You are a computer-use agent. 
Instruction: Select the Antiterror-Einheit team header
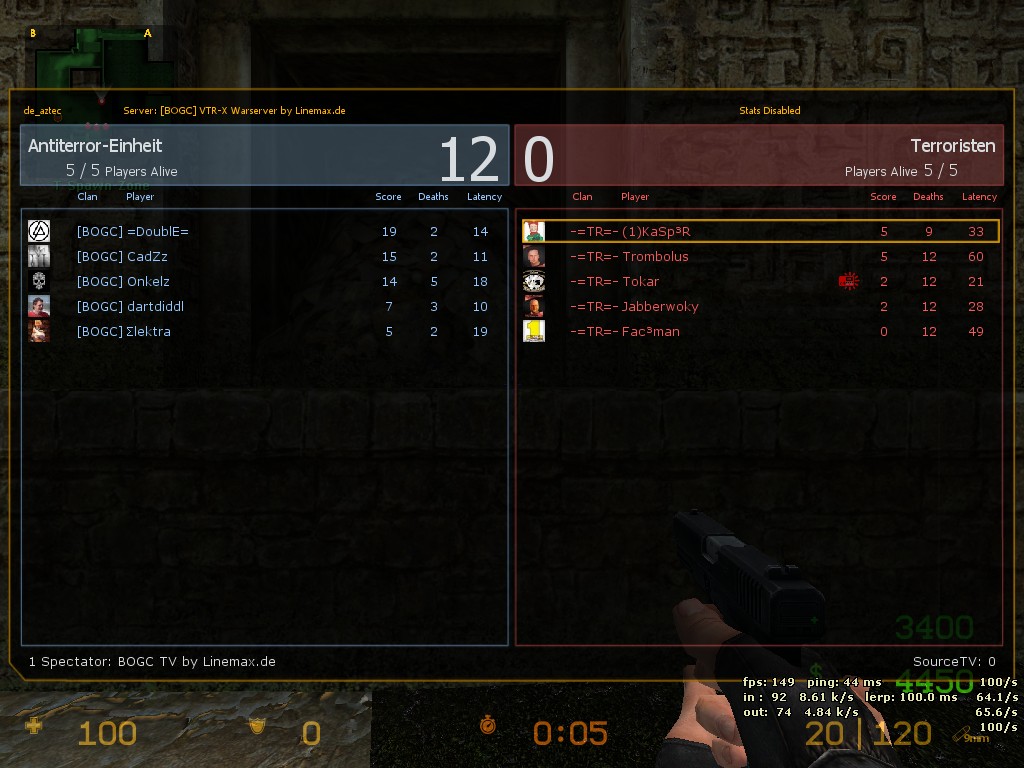pyautogui.click(x=264, y=156)
